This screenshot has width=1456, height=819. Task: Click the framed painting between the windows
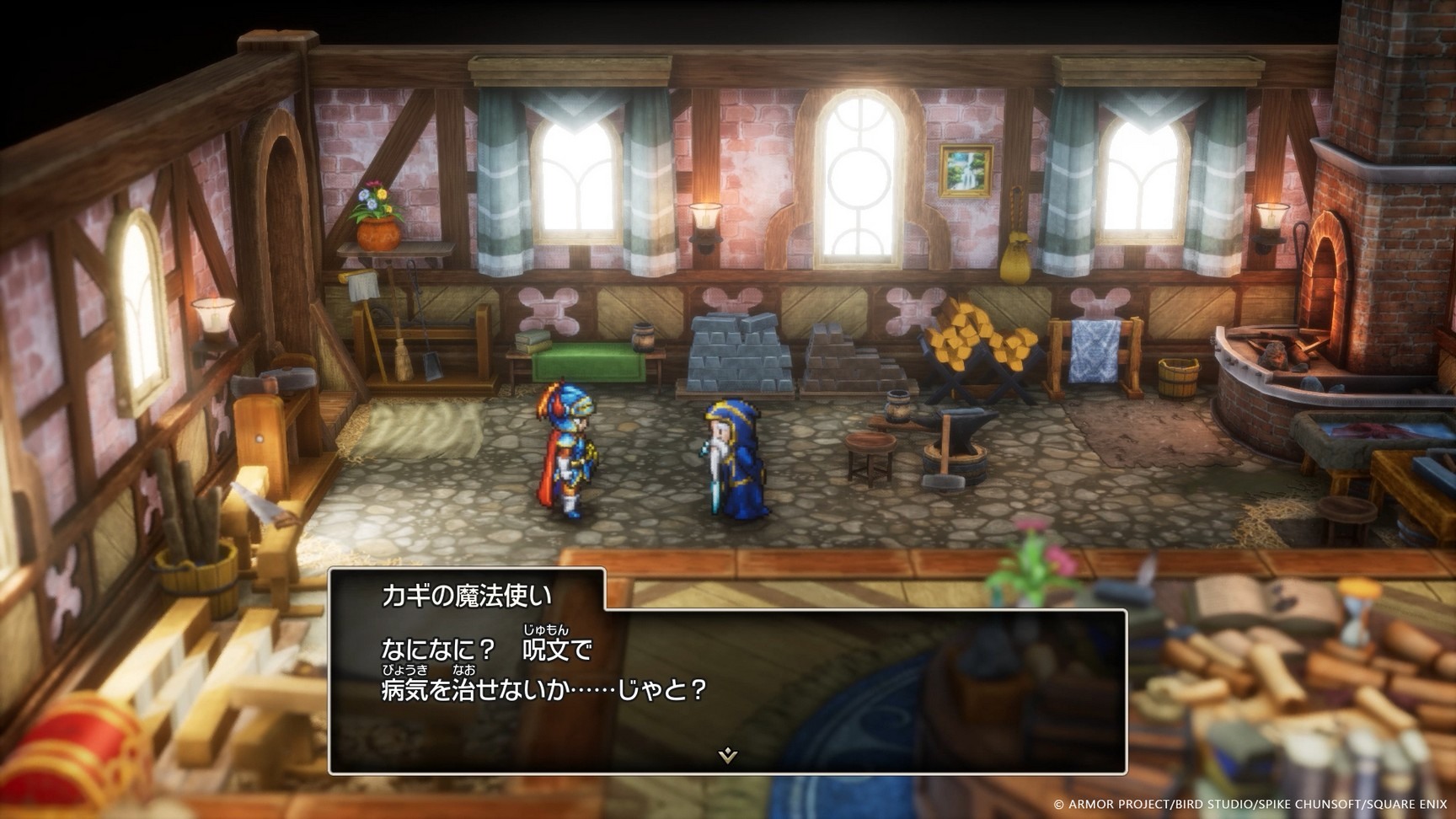[966, 173]
